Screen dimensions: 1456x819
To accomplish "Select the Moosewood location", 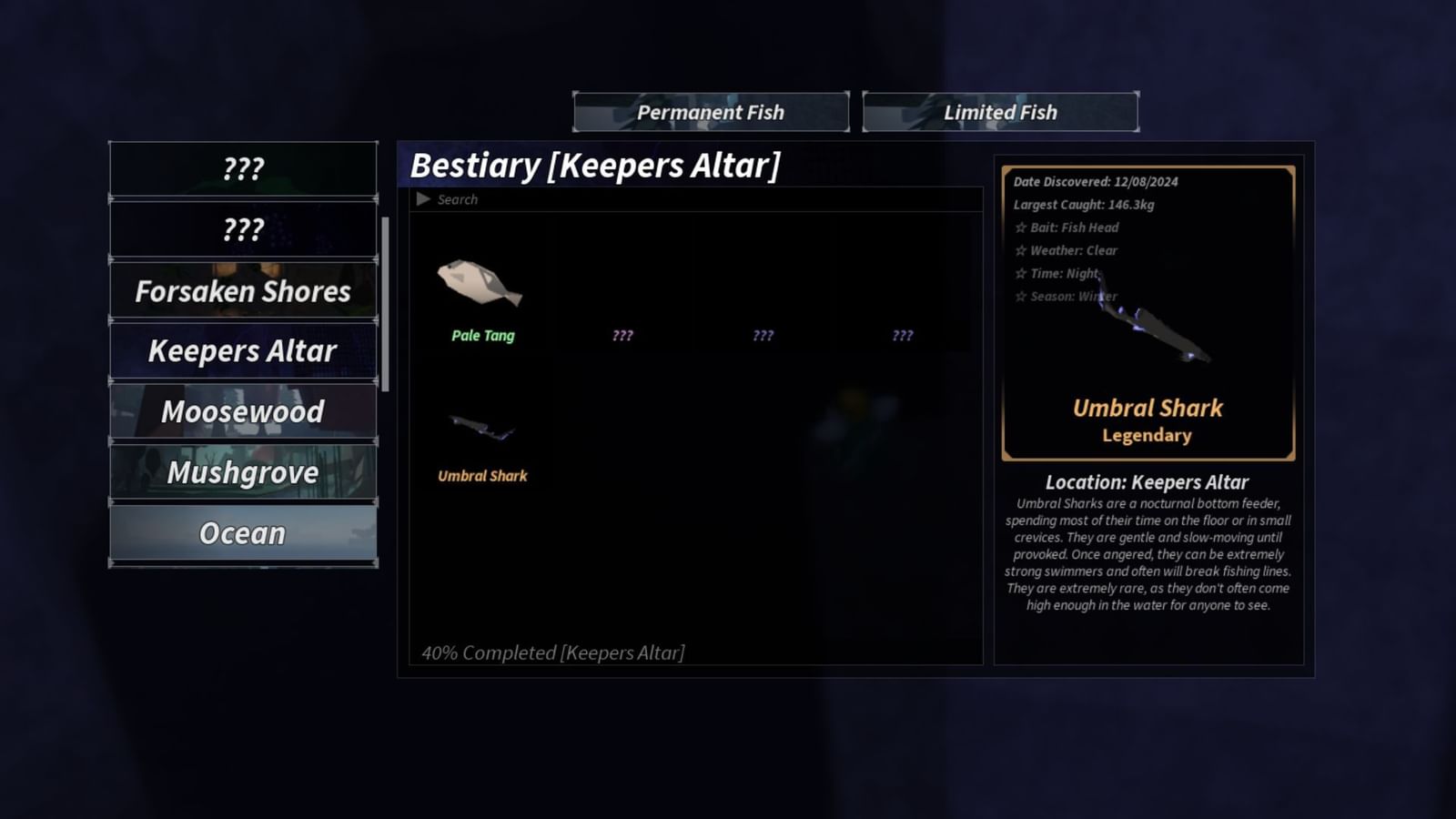I will [x=242, y=411].
